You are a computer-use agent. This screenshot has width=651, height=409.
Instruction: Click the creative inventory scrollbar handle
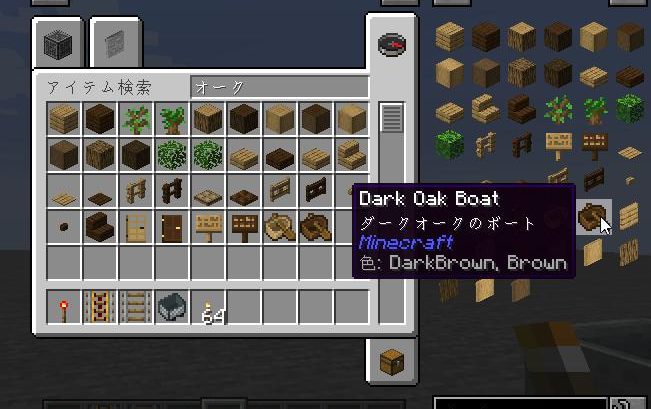(391, 117)
